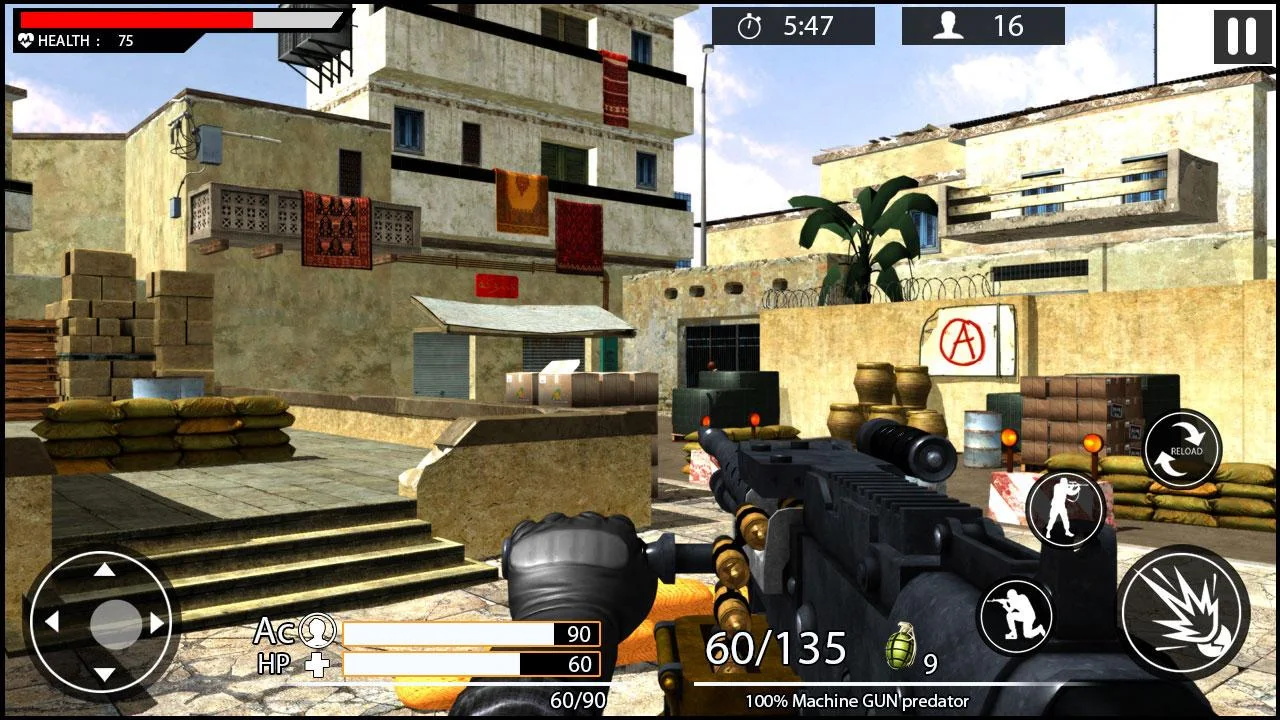Image resolution: width=1280 pixels, height=720 pixels.
Task: Tap the Reload icon
Action: tap(1181, 449)
